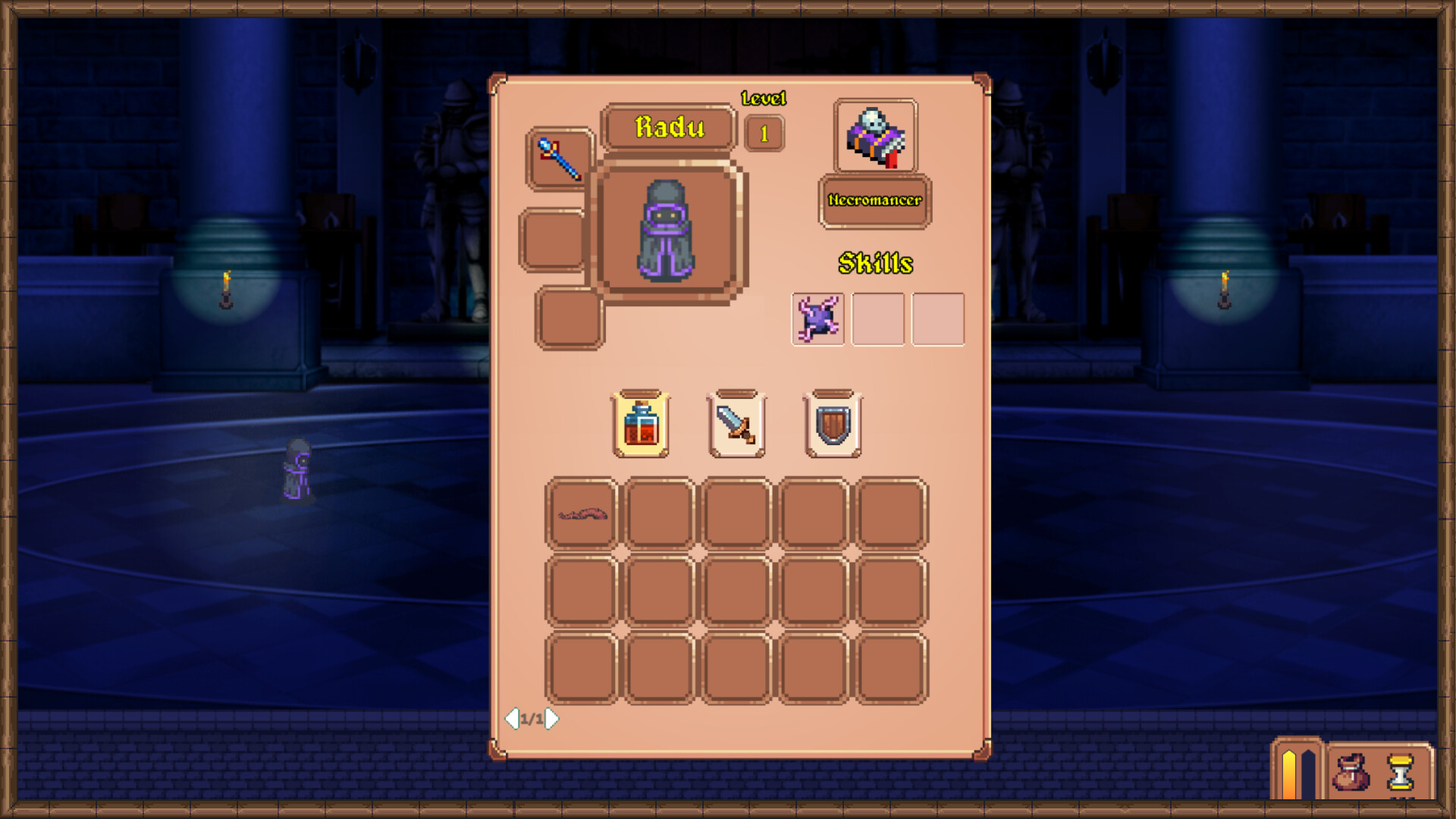Open the Necromancer class book icon
This screenshot has width=1456, height=819.
pyautogui.click(x=874, y=135)
